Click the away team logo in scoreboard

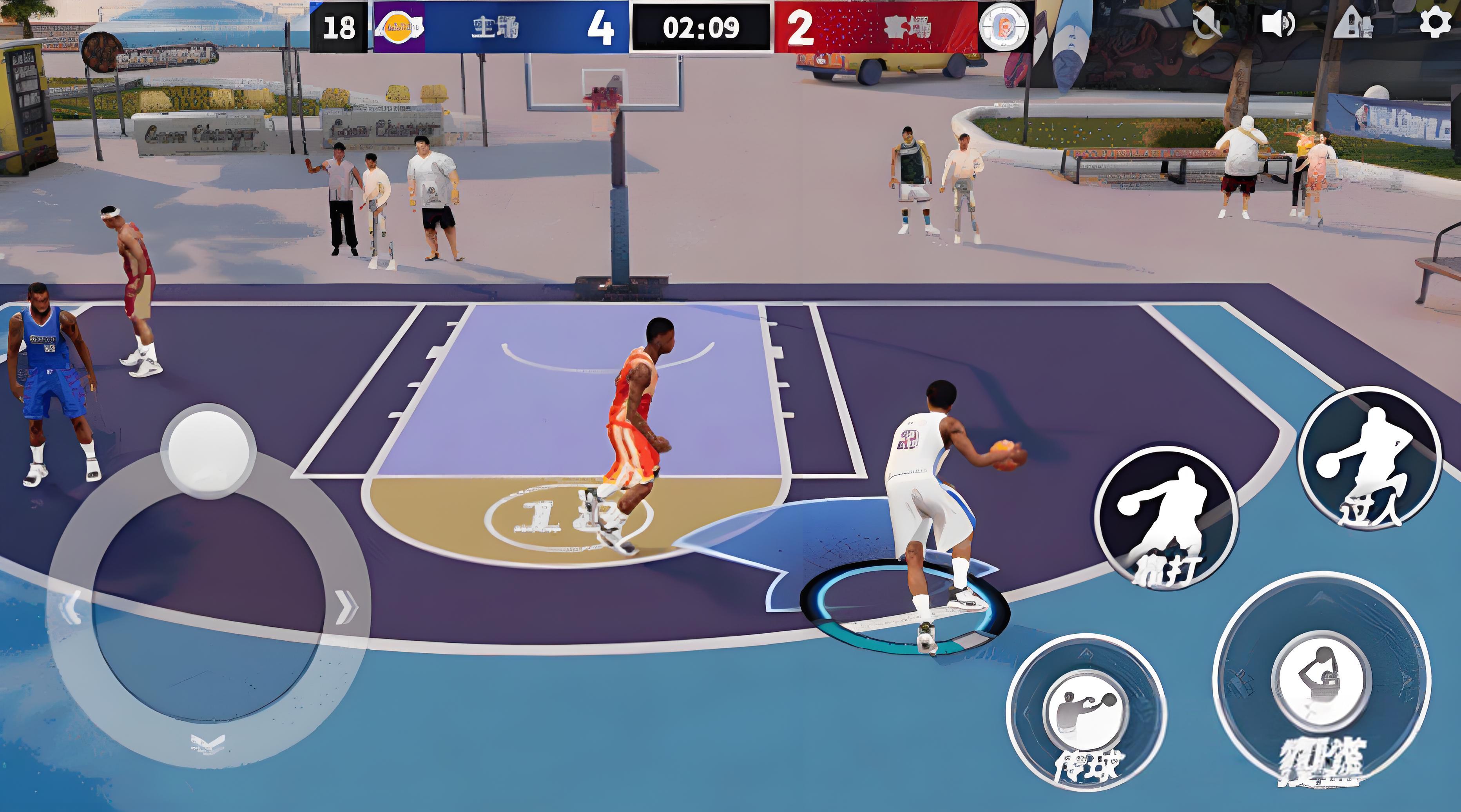1003,27
